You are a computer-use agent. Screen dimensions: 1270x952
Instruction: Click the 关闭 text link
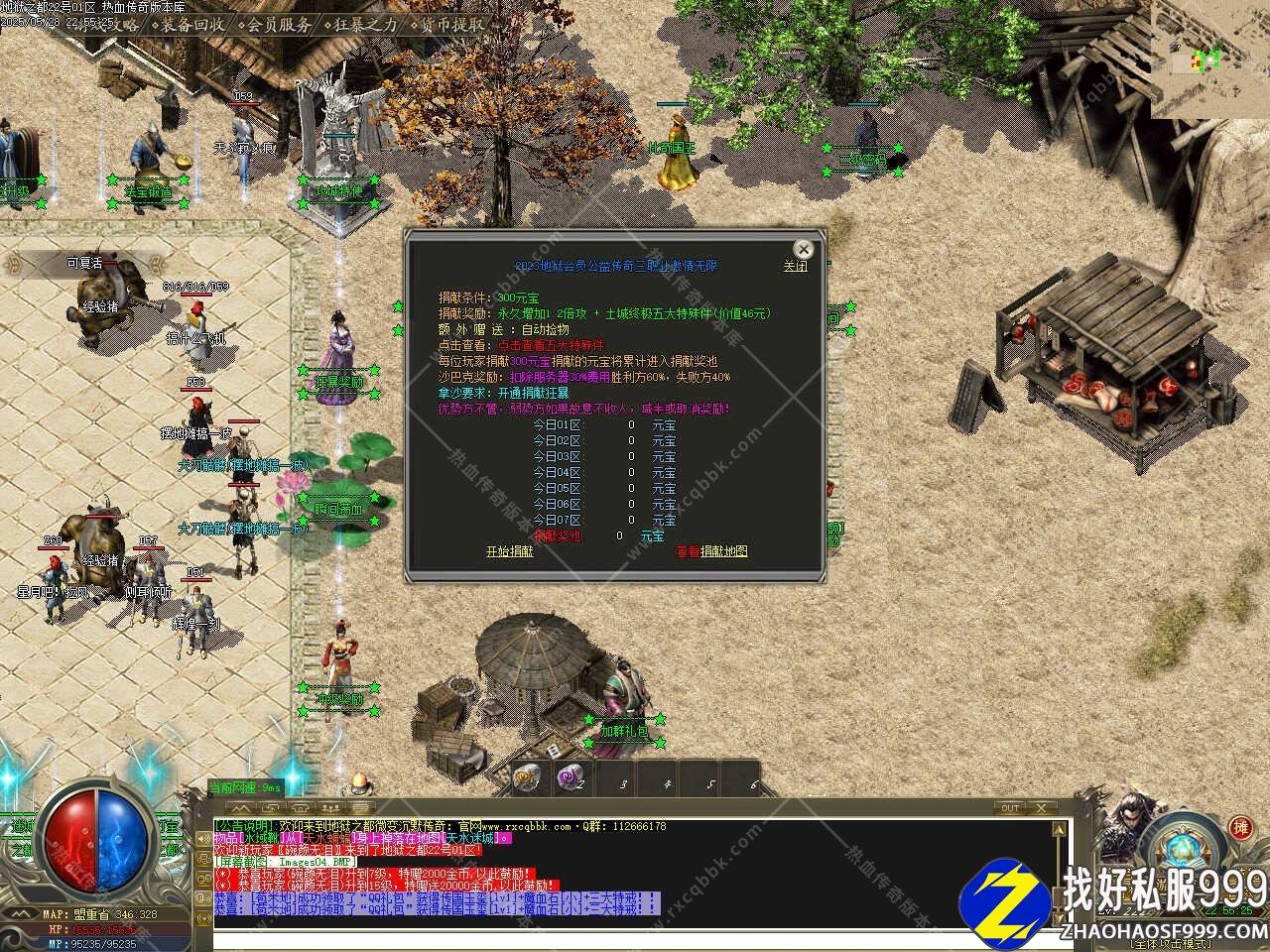coord(796,267)
